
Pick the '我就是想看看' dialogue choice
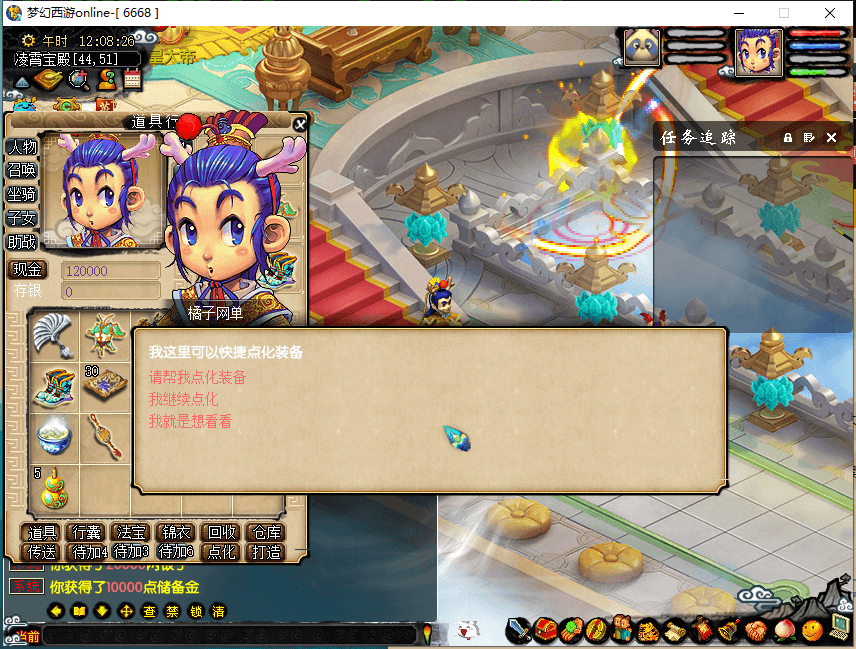pos(190,421)
